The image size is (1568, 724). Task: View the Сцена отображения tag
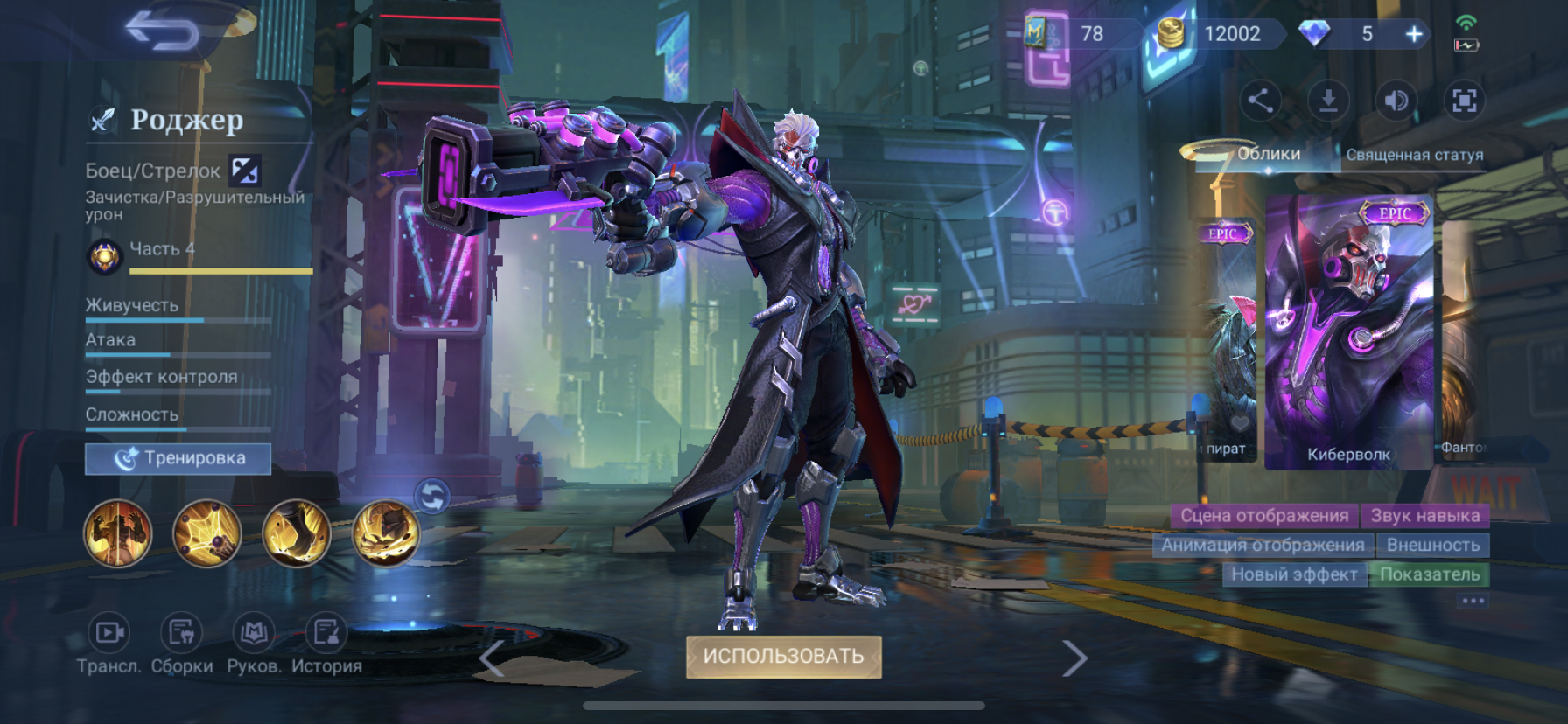[1263, 516]
